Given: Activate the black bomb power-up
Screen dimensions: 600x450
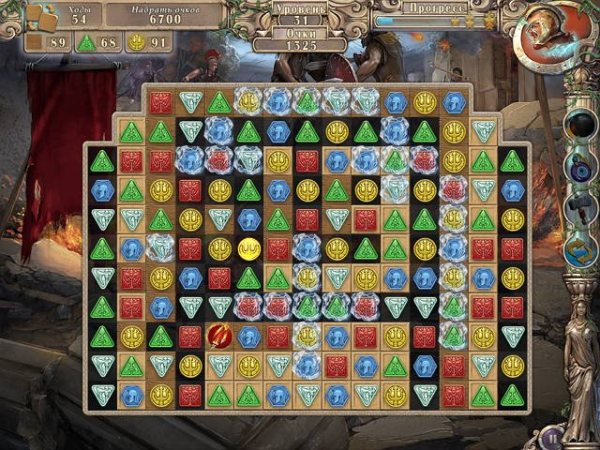Looking at the screenshot, I should tap(580, 125).
